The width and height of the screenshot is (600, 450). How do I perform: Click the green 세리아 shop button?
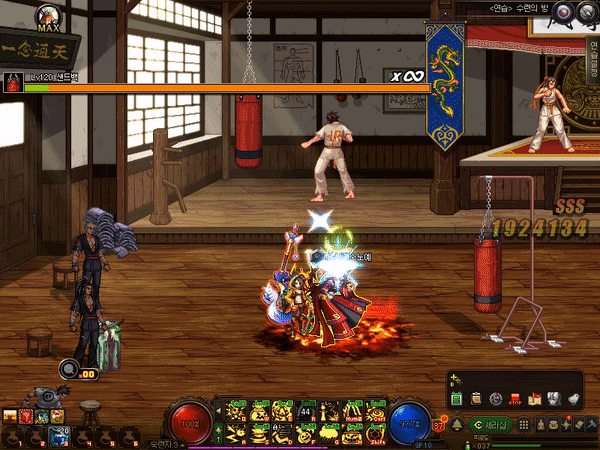(493, 425)
